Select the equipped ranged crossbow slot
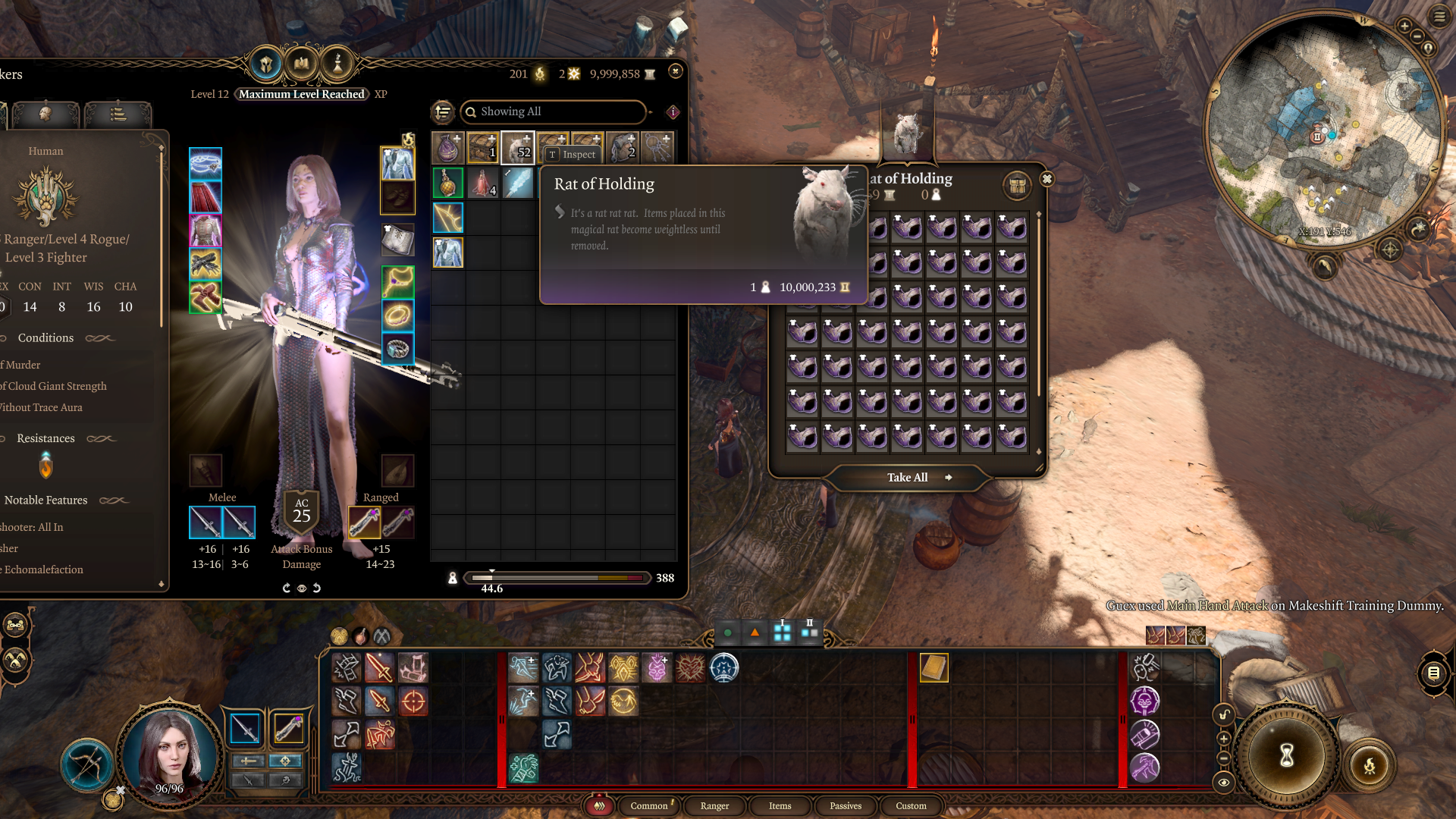The width and height of the screenshot is (1456, 819). coord(364,522)
